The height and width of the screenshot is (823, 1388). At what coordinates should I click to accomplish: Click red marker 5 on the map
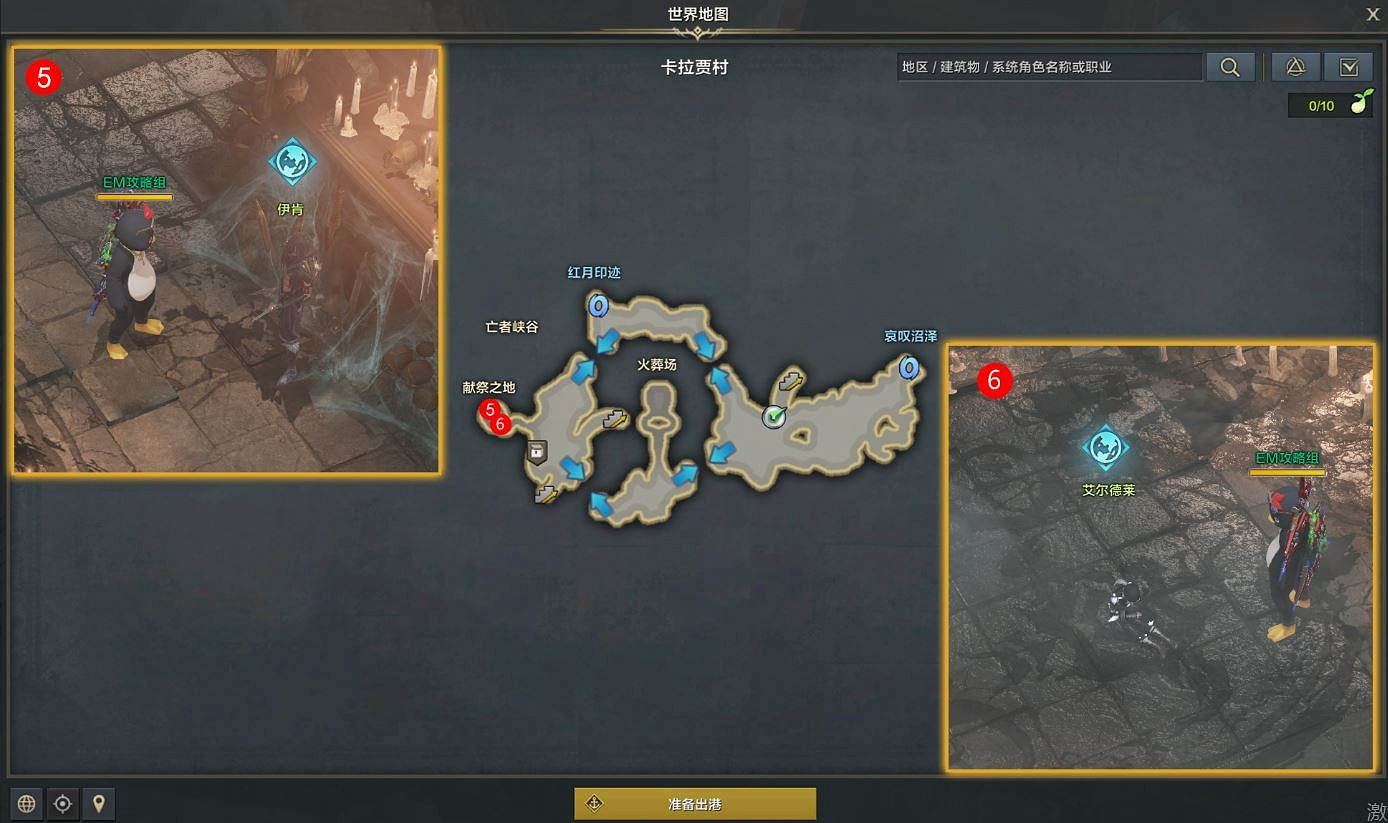489,409
